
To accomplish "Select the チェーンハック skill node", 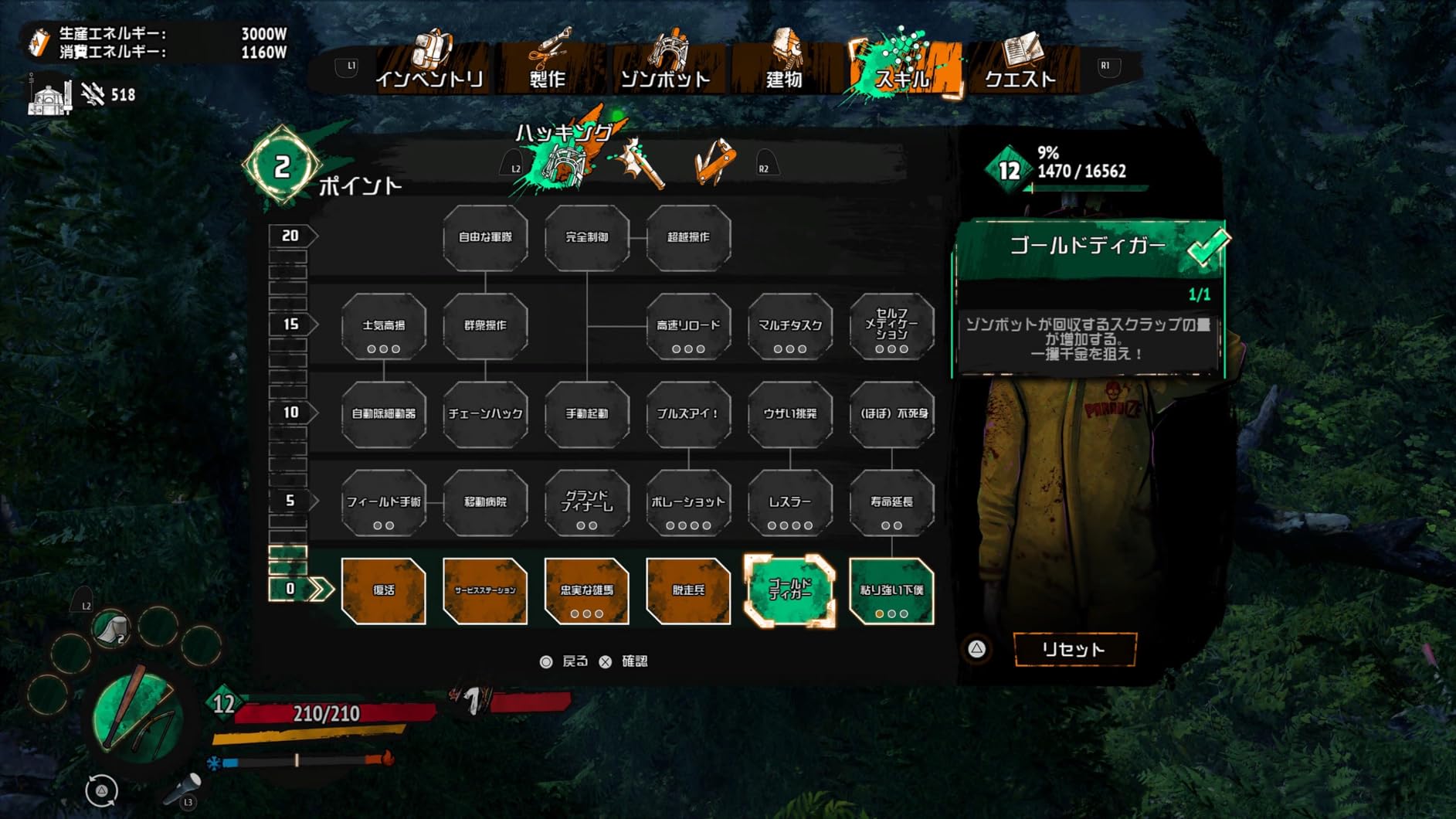I will [485, 414].
